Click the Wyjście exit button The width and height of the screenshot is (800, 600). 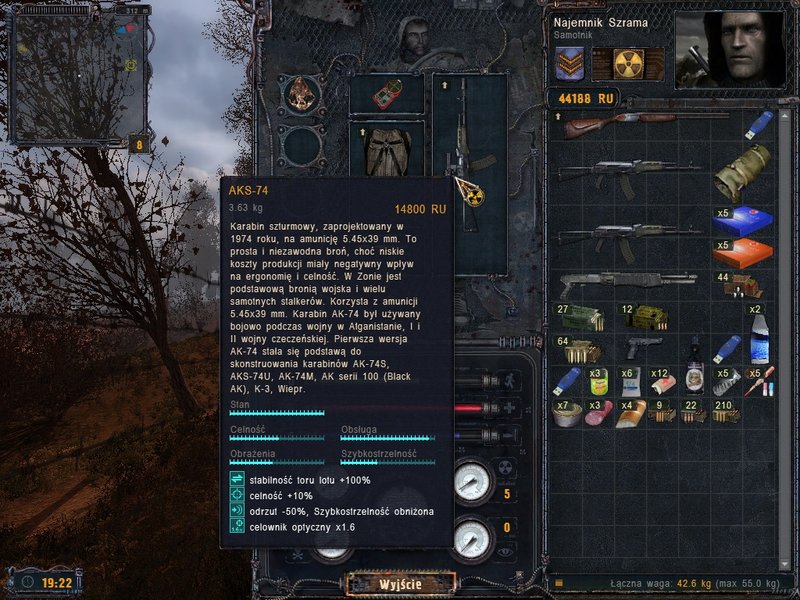pyautogui.click(x=400, y=583)
